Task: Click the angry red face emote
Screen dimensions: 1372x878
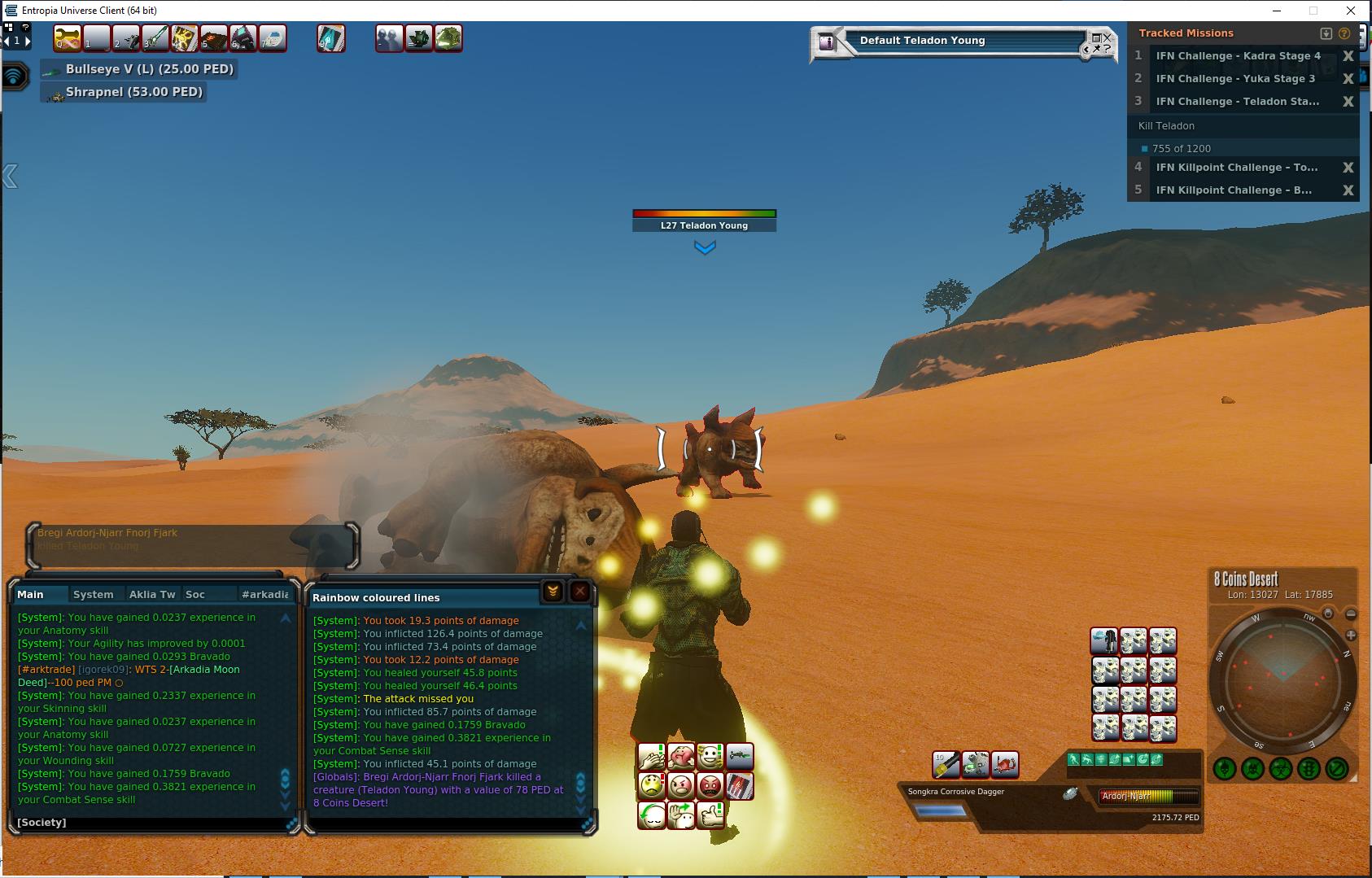Action: [710, 786]
